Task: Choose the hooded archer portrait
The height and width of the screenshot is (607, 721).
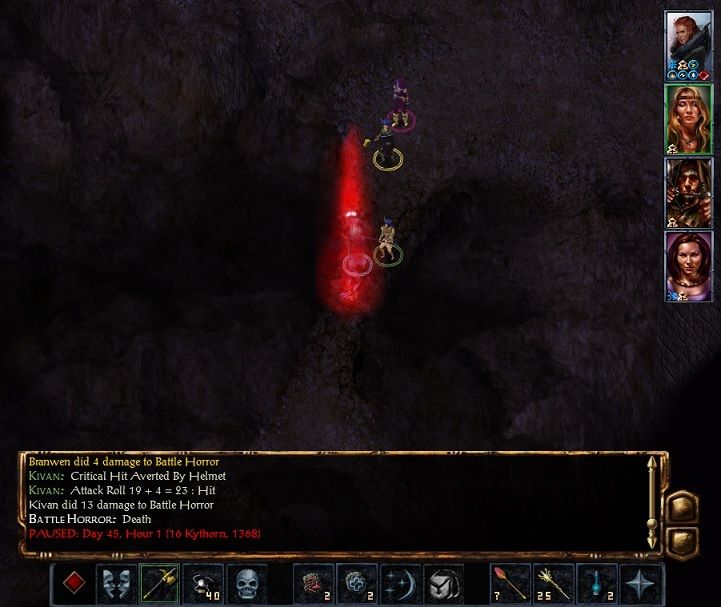Action: [x=688, y=191]
